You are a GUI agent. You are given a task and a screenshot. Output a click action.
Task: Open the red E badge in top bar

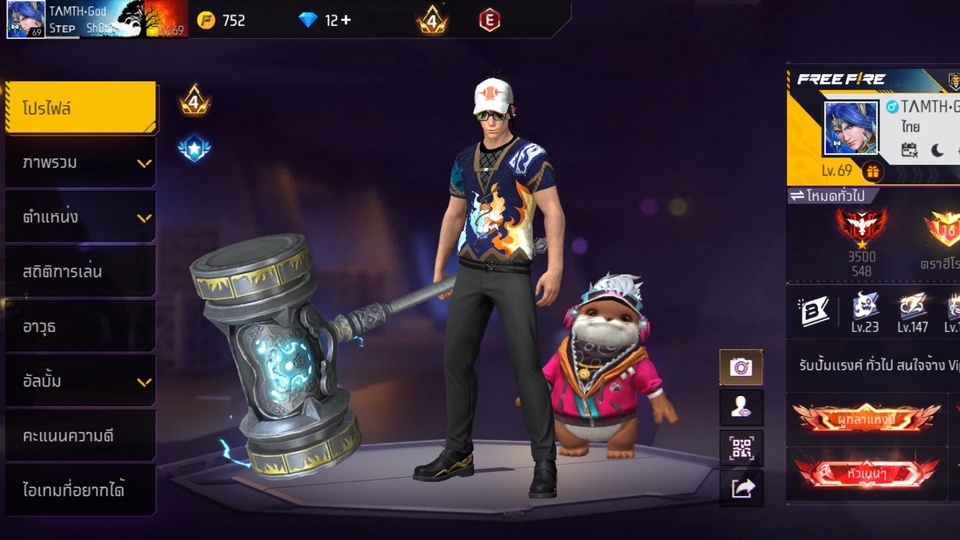click(489, 20)
